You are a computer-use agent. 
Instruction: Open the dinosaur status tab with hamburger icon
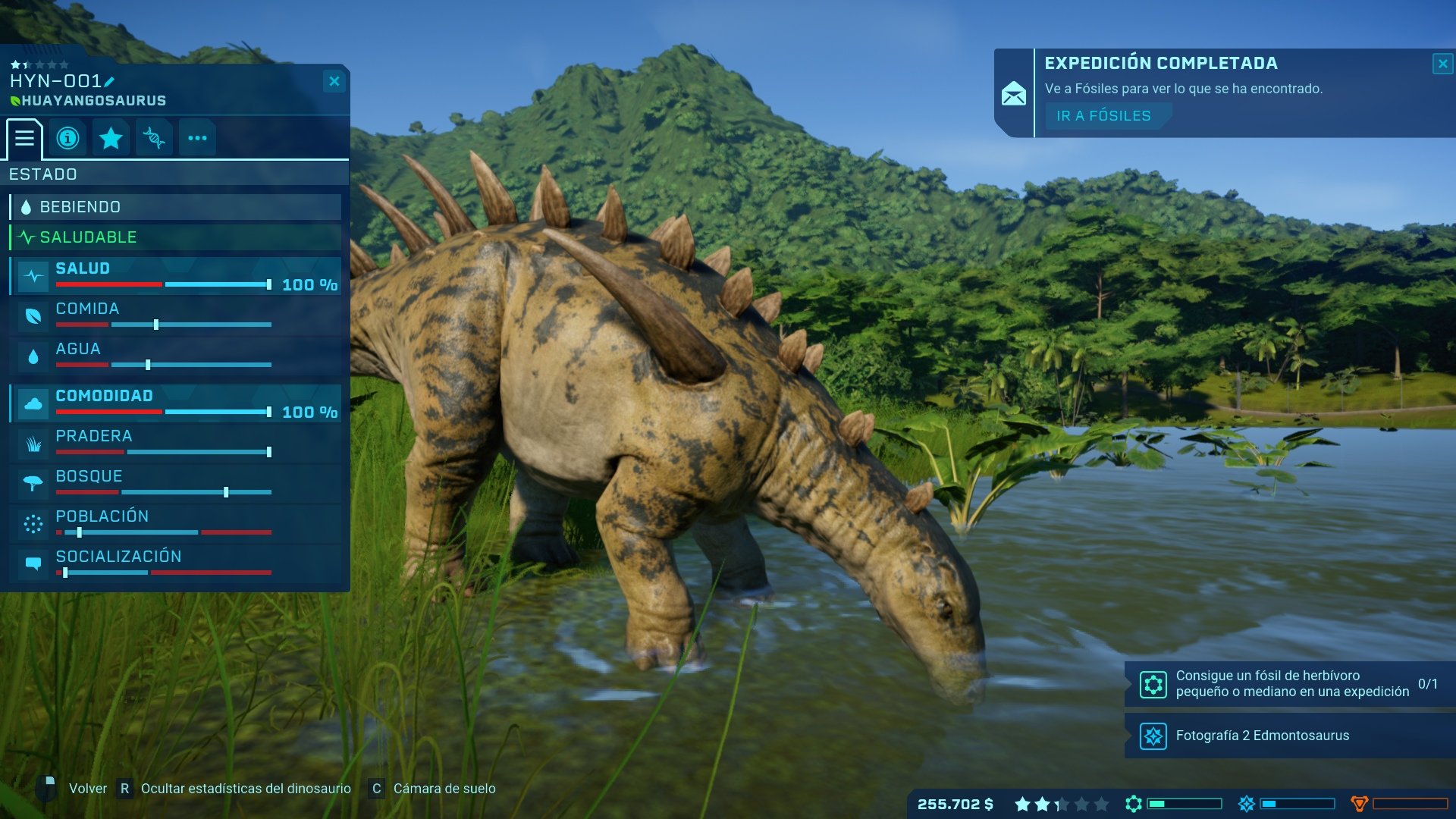[25, 138]
